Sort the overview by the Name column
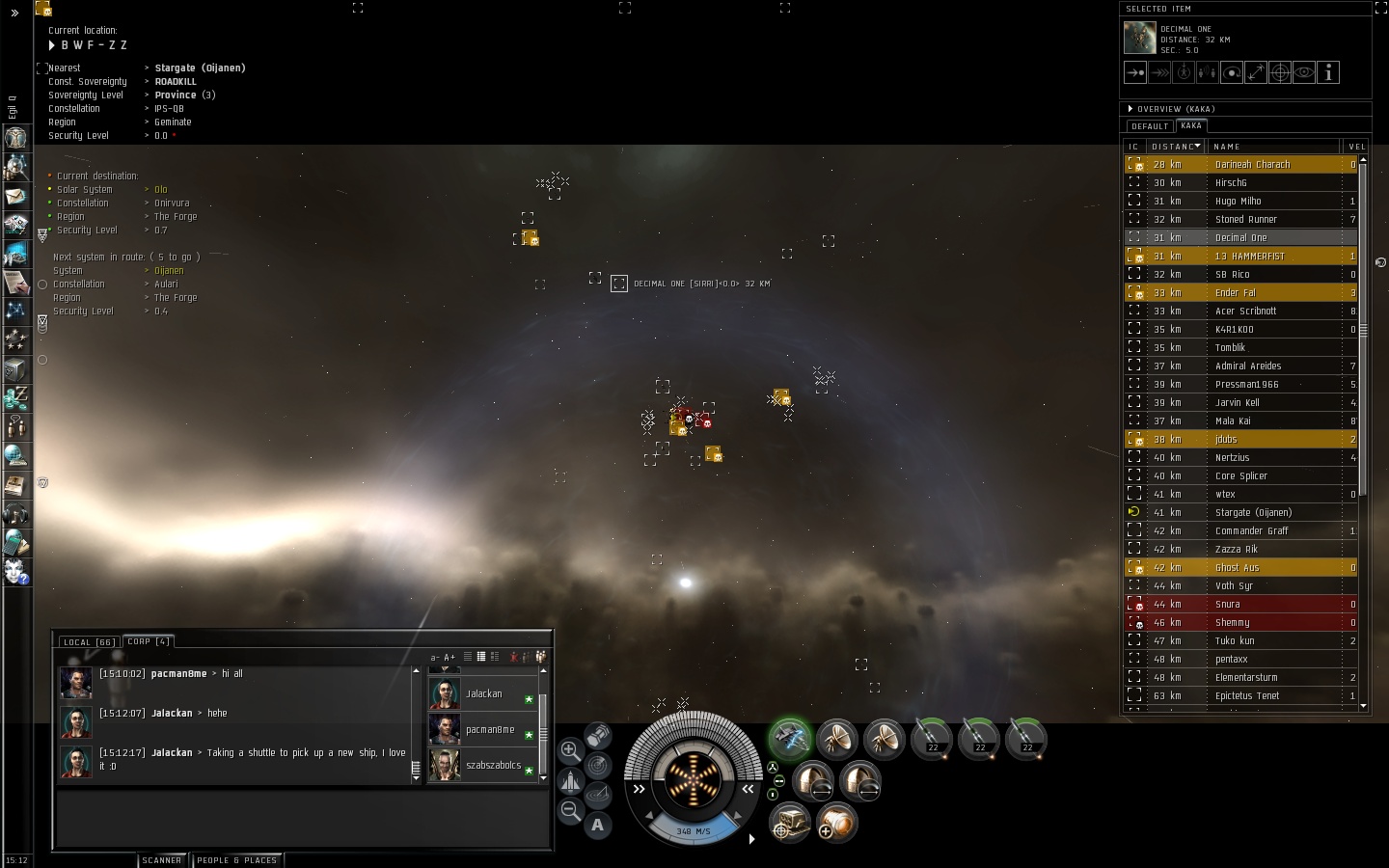 (1273, 147)
